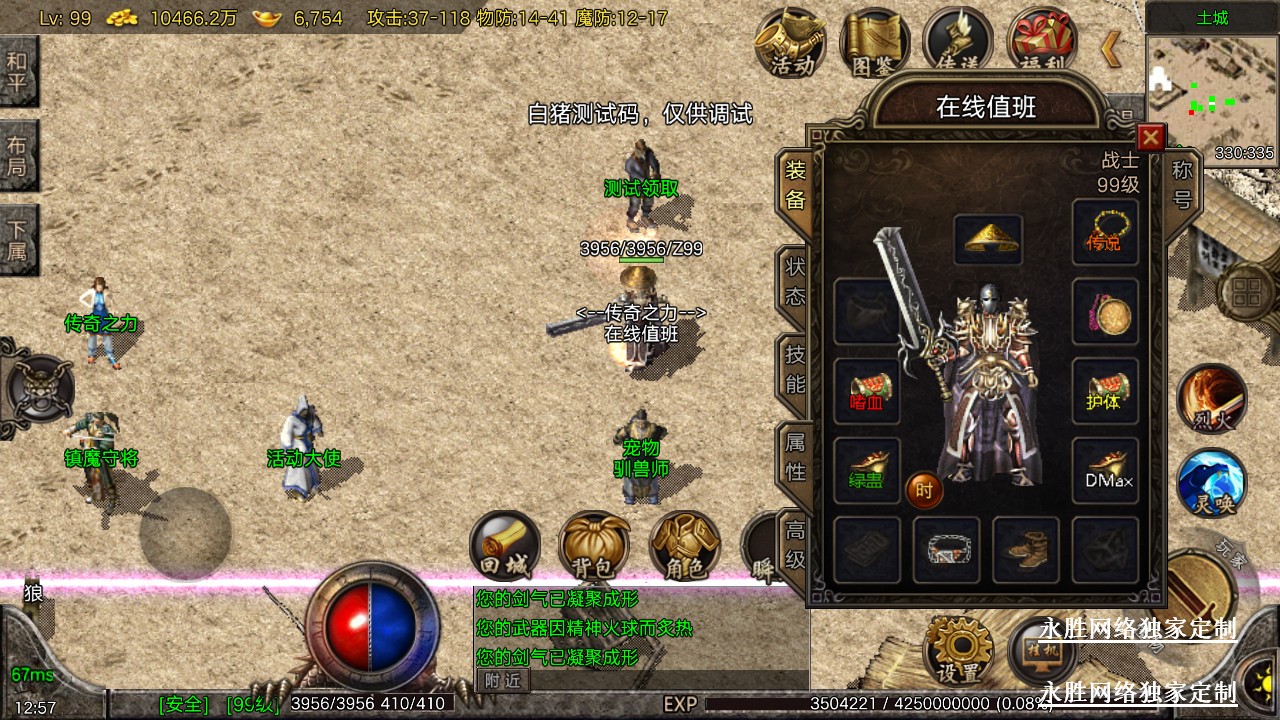Inspect the 传说 necklace slot
The image size is (1280, 720).
click(1105, 232)
